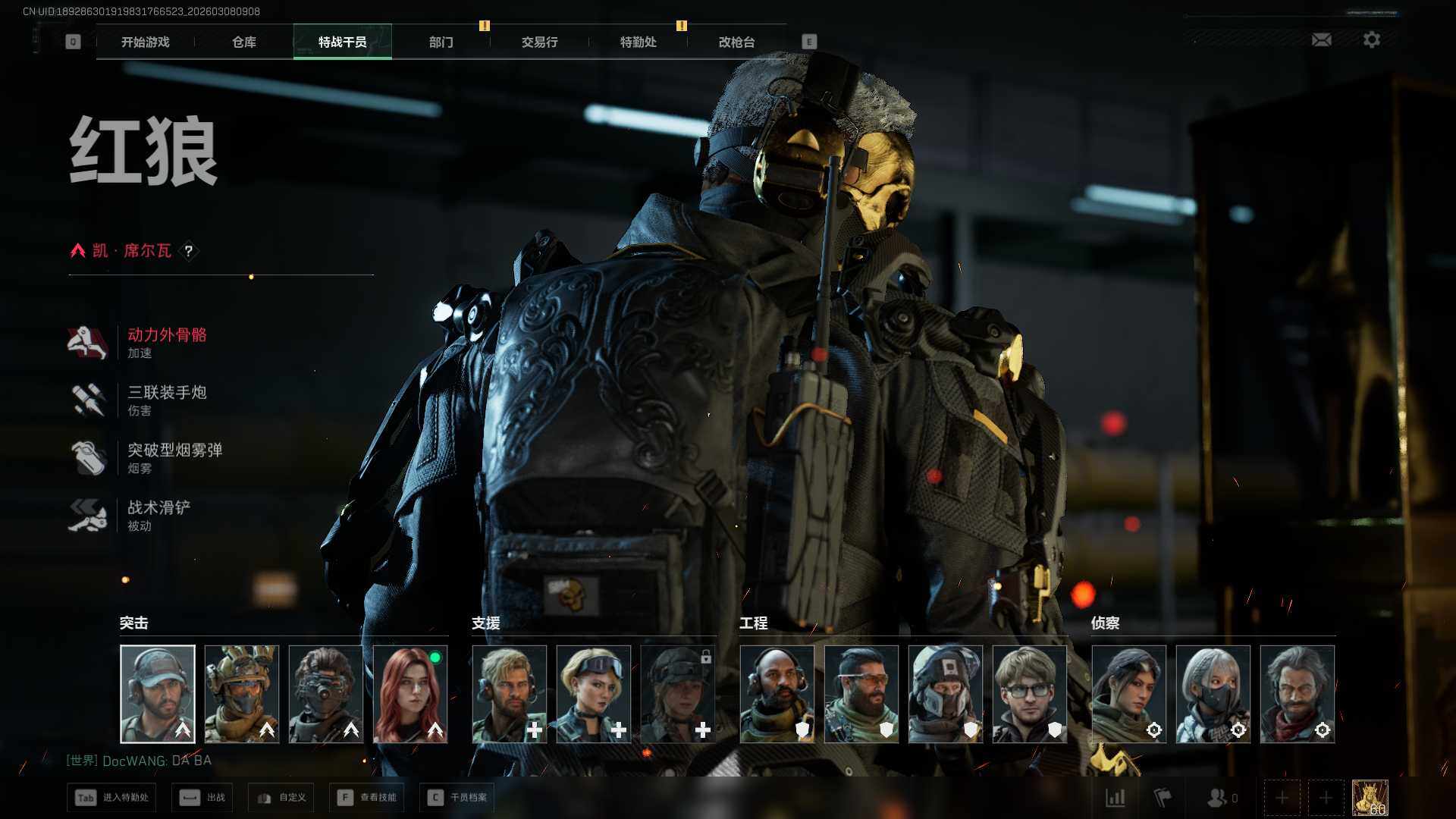This screenshot has height=819, width=1456.
Task: Open the 改枪台 tab
Action: pyautogui.click(x=737, y=42)
